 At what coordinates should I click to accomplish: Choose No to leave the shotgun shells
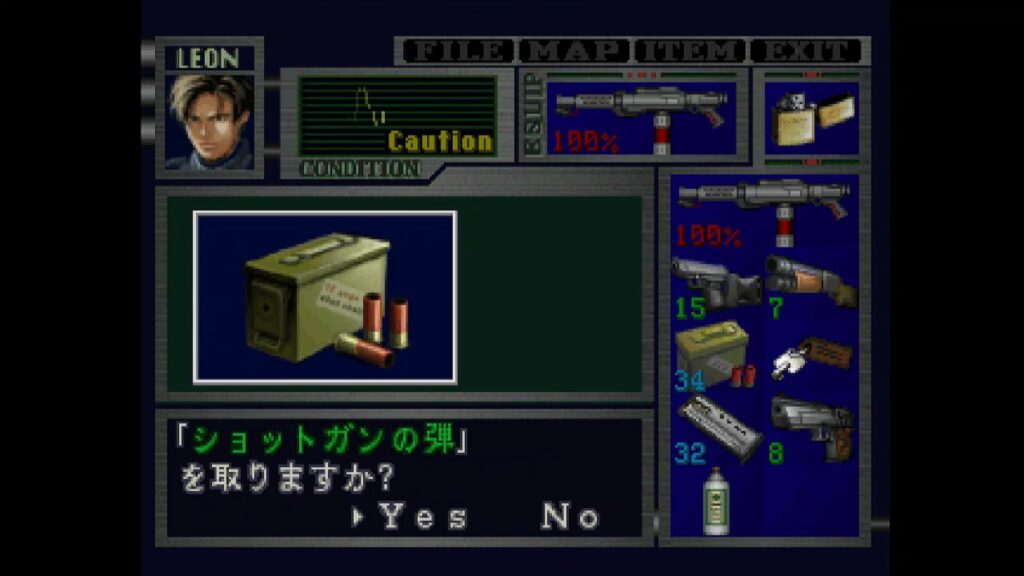tap(571, 517)
